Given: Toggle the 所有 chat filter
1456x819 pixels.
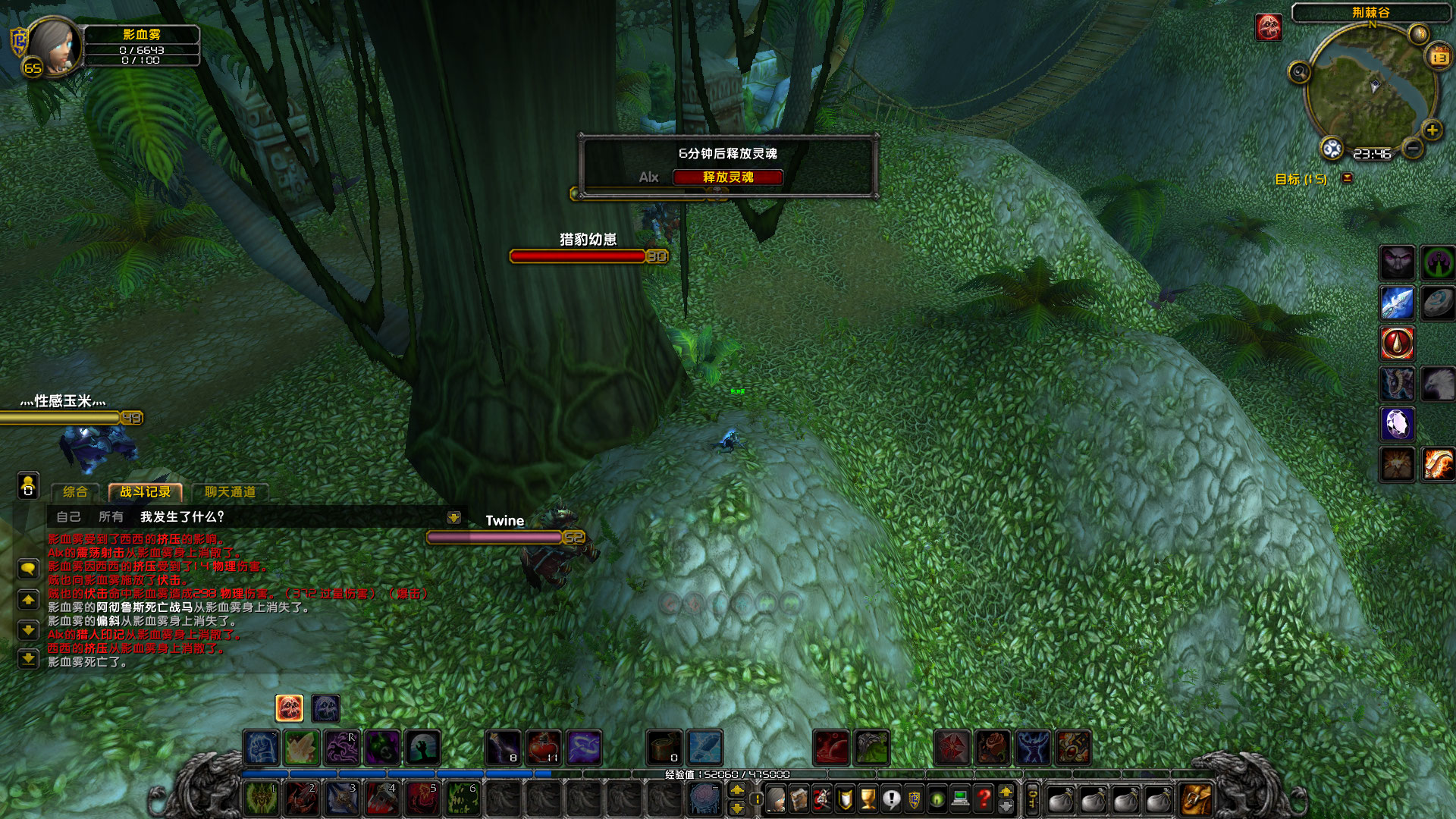Looking at the screenshot, I should [x=112, y=517].
